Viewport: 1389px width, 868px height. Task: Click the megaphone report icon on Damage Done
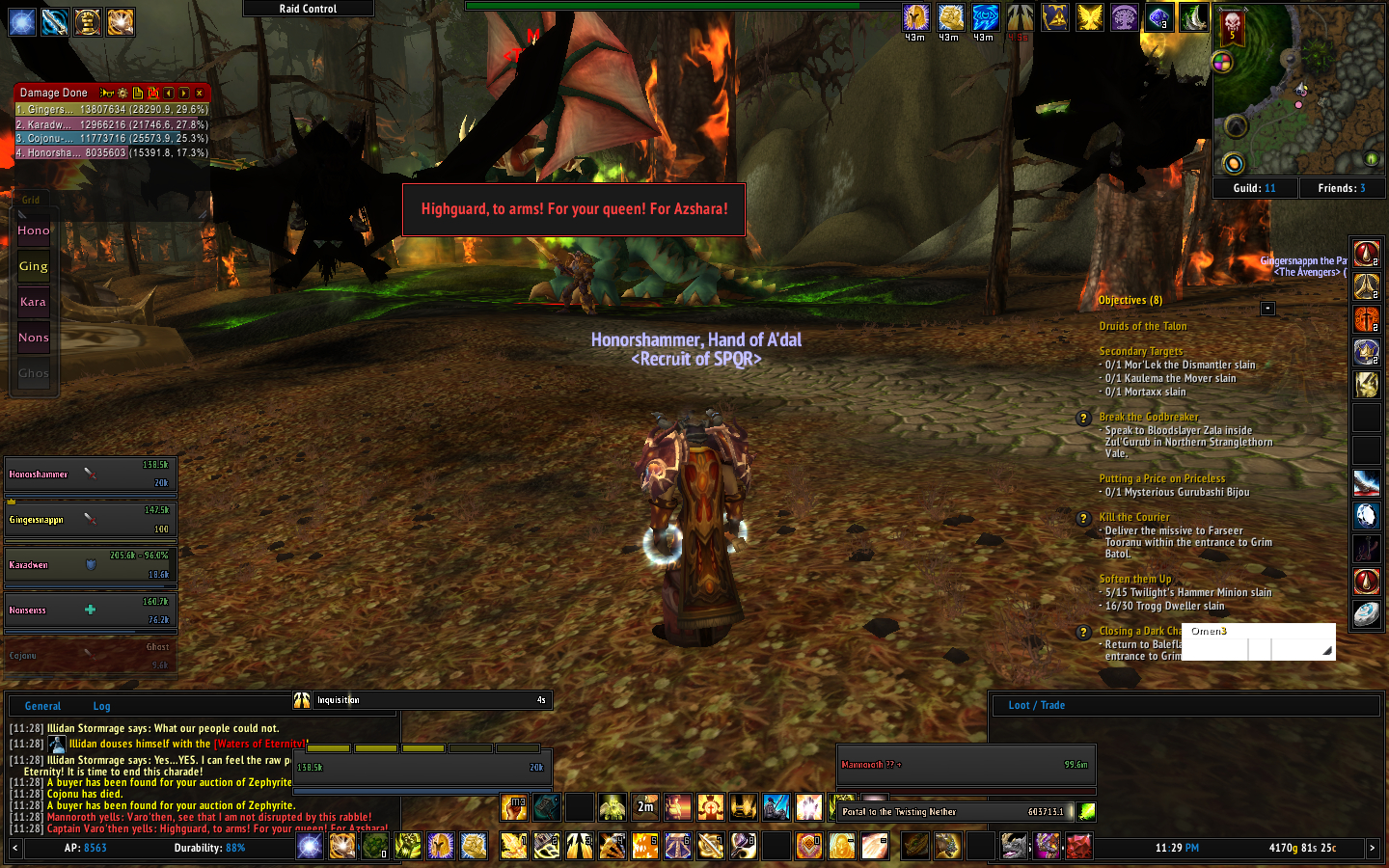[x=106, y=93]
